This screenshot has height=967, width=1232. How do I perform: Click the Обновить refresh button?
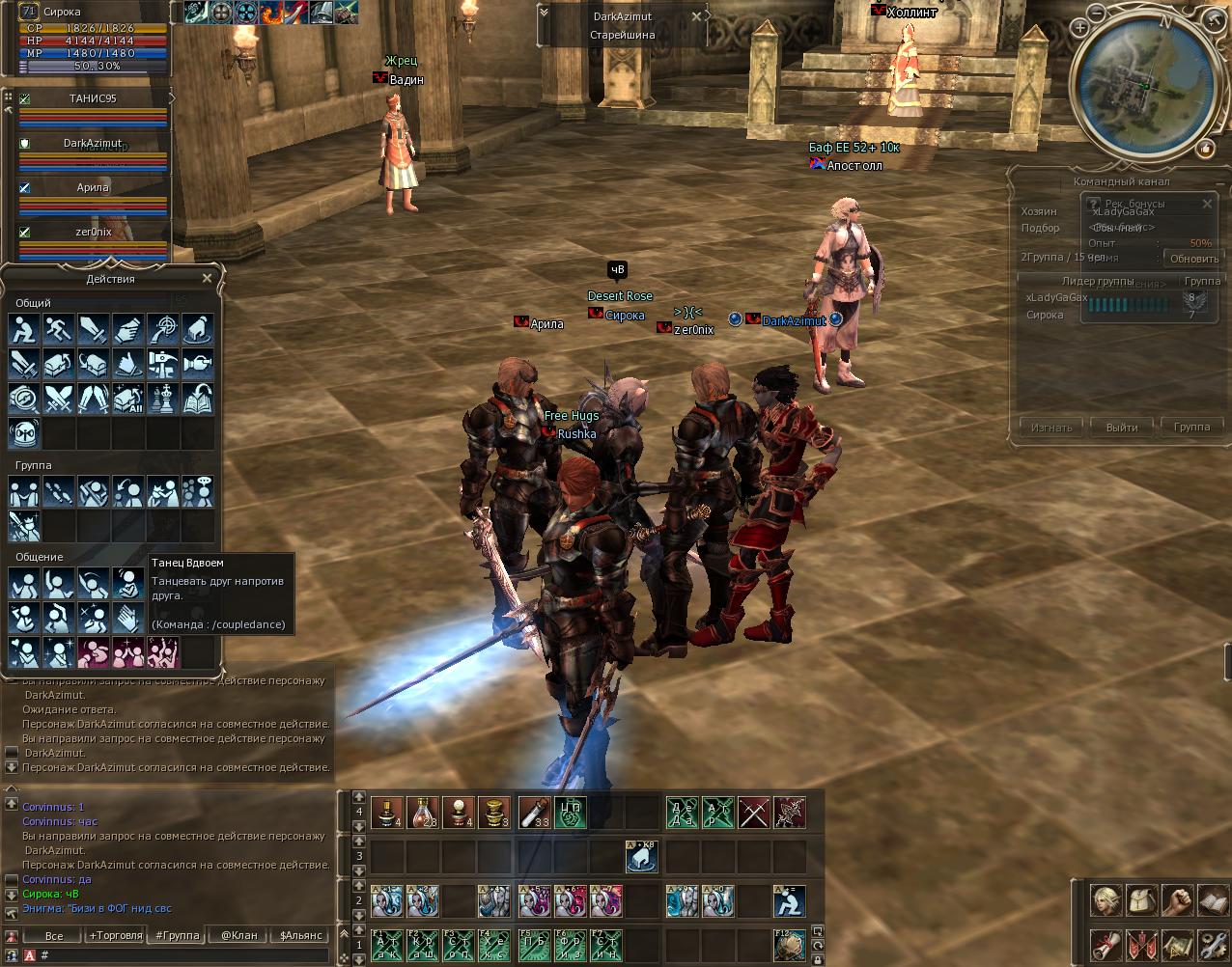(x=1194, y=259)
